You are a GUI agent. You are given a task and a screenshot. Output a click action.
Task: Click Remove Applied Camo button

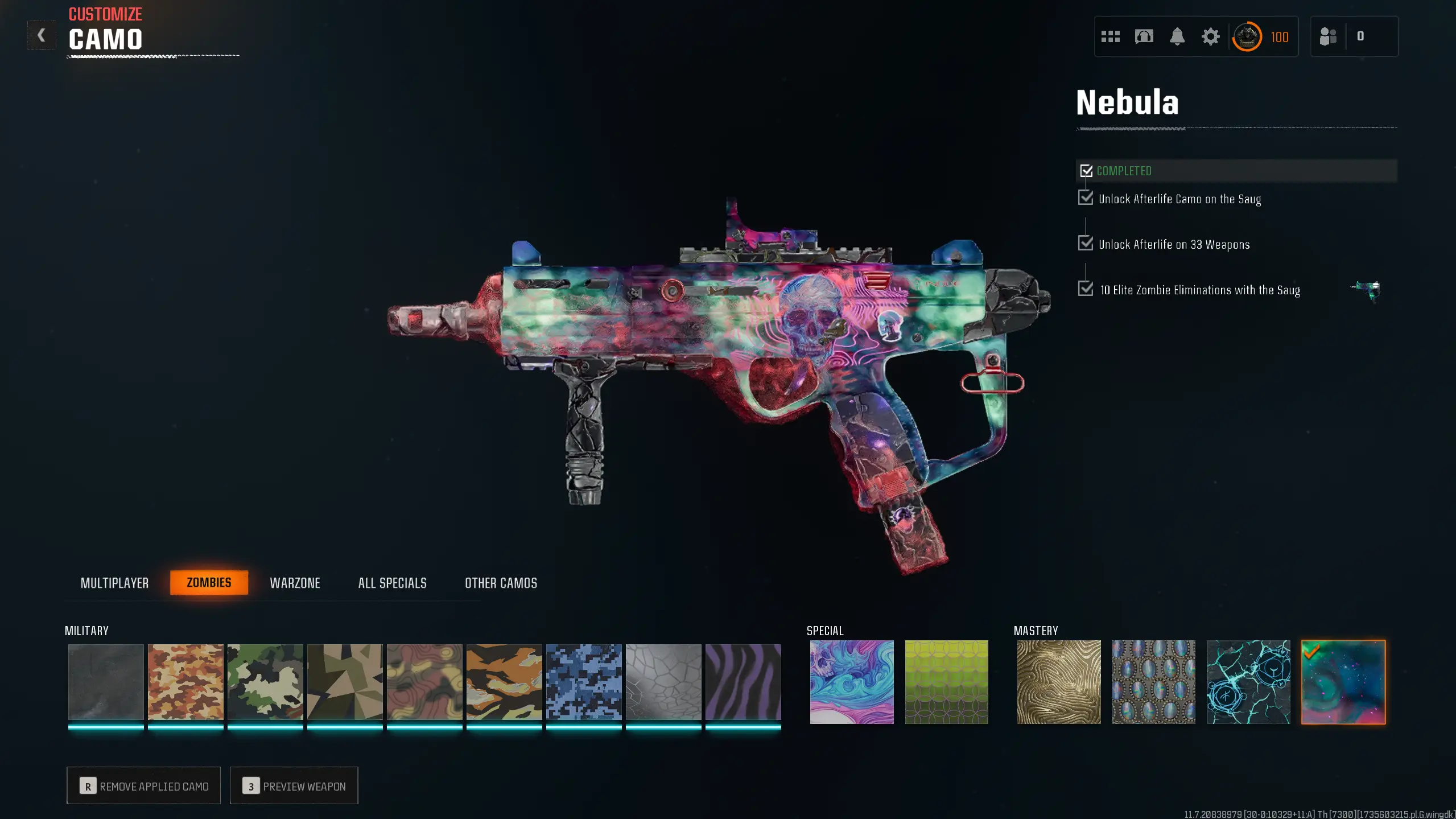[x=143, y=785]
